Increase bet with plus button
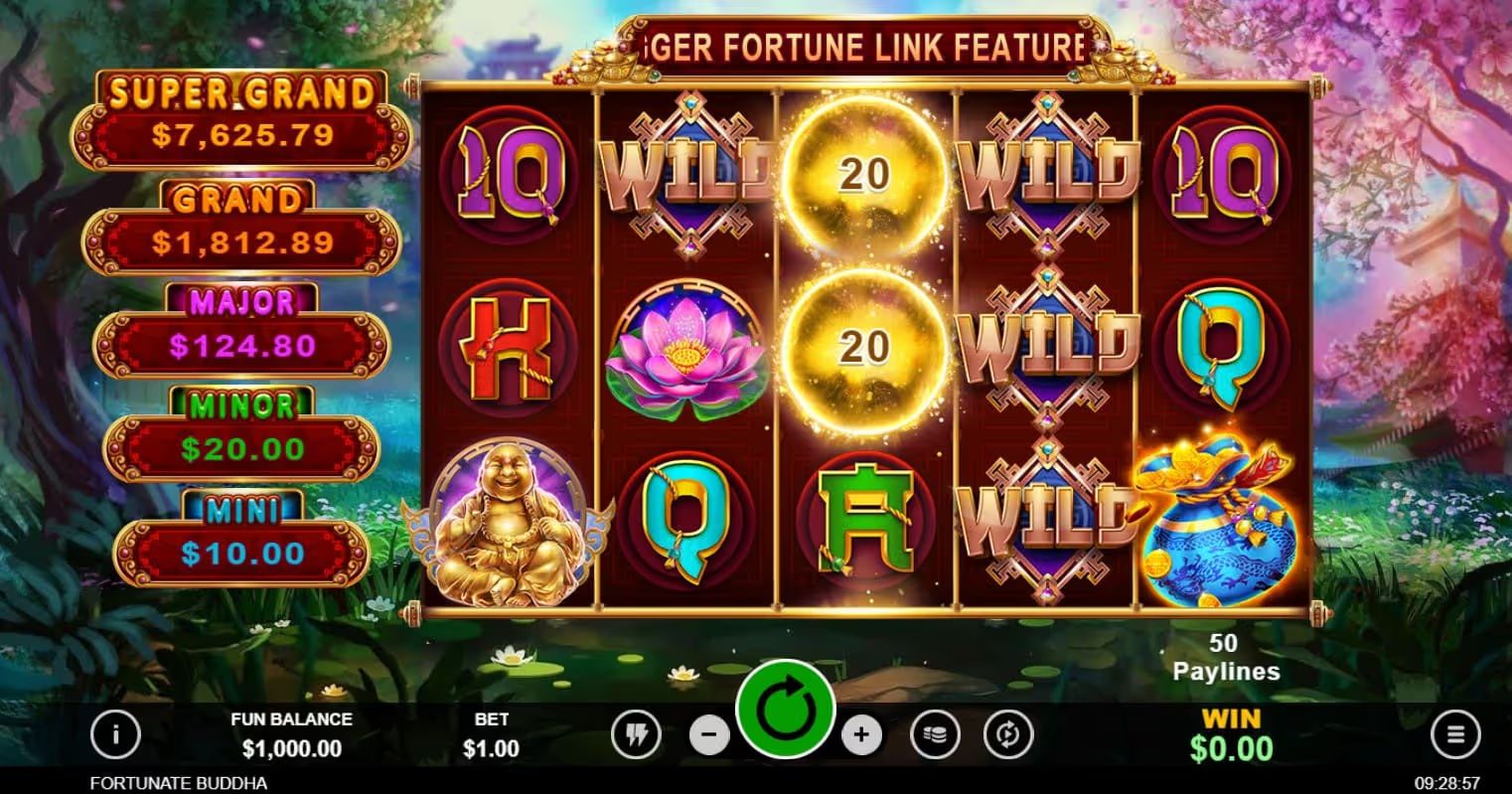 point(860,733)
